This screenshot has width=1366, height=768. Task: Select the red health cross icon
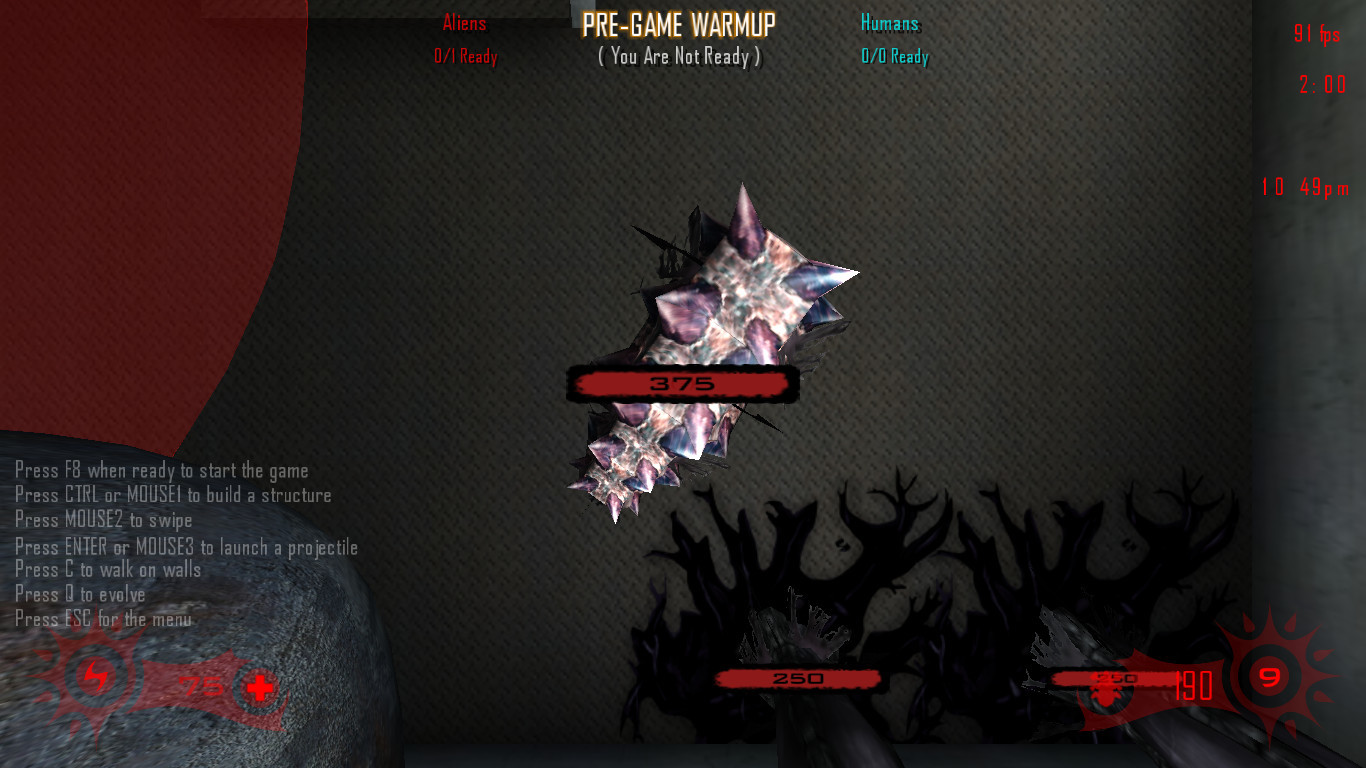(x=259, y=688)
